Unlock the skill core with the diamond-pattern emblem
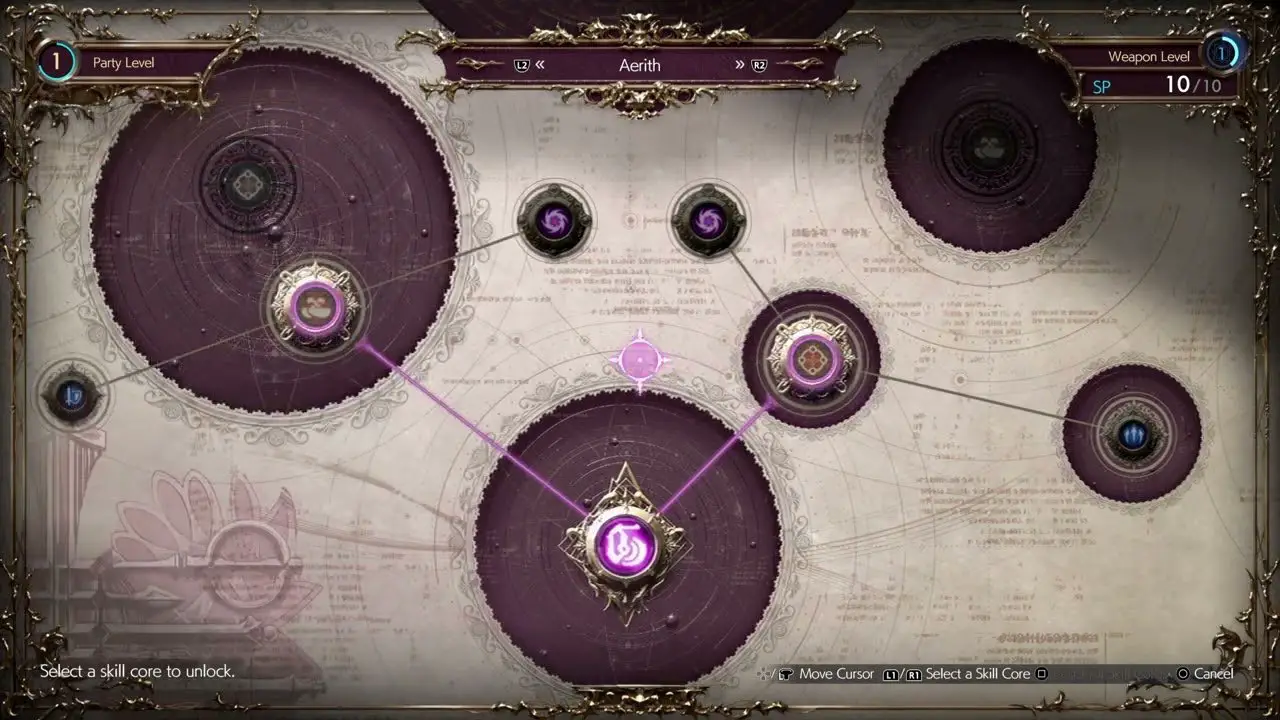Screen dimensions: 1280x720 tap(810, 359)
